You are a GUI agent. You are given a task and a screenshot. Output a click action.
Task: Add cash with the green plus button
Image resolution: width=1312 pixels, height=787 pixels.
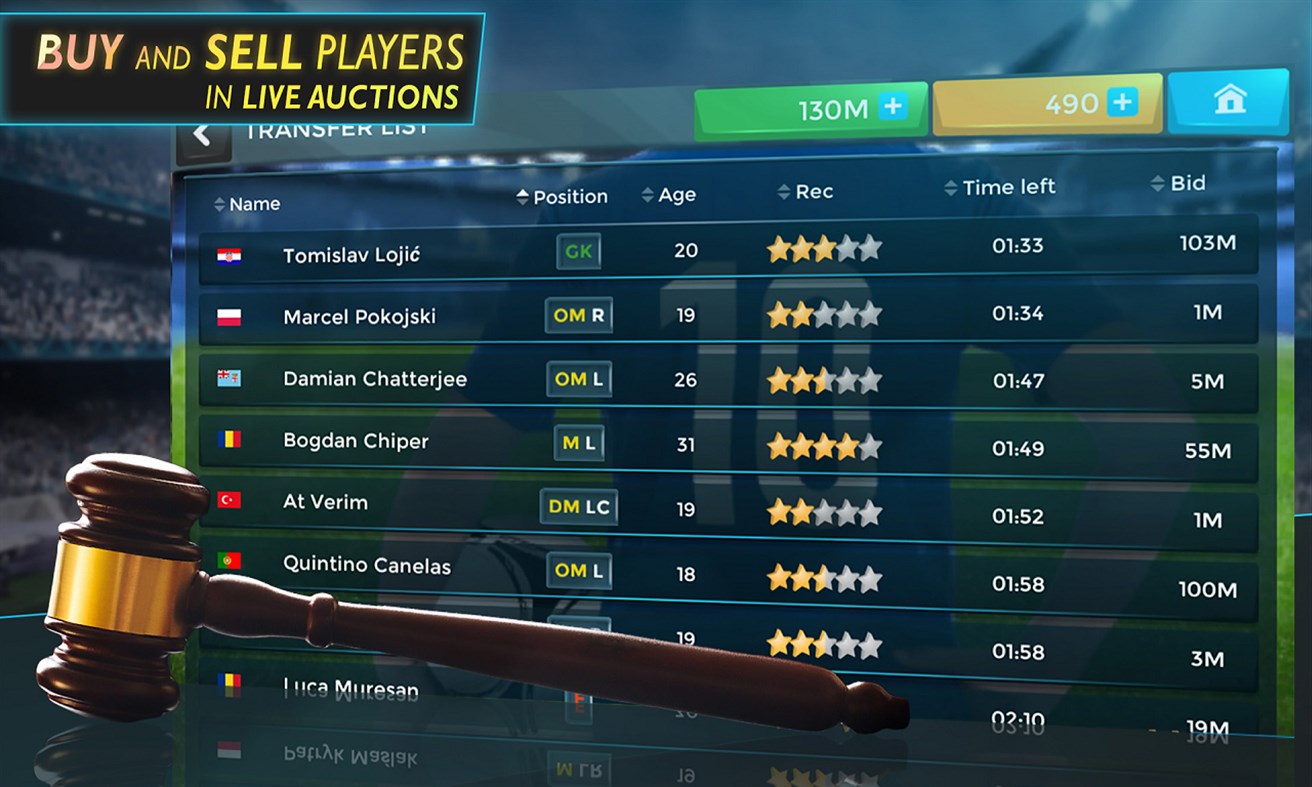(x=892, y=108)
